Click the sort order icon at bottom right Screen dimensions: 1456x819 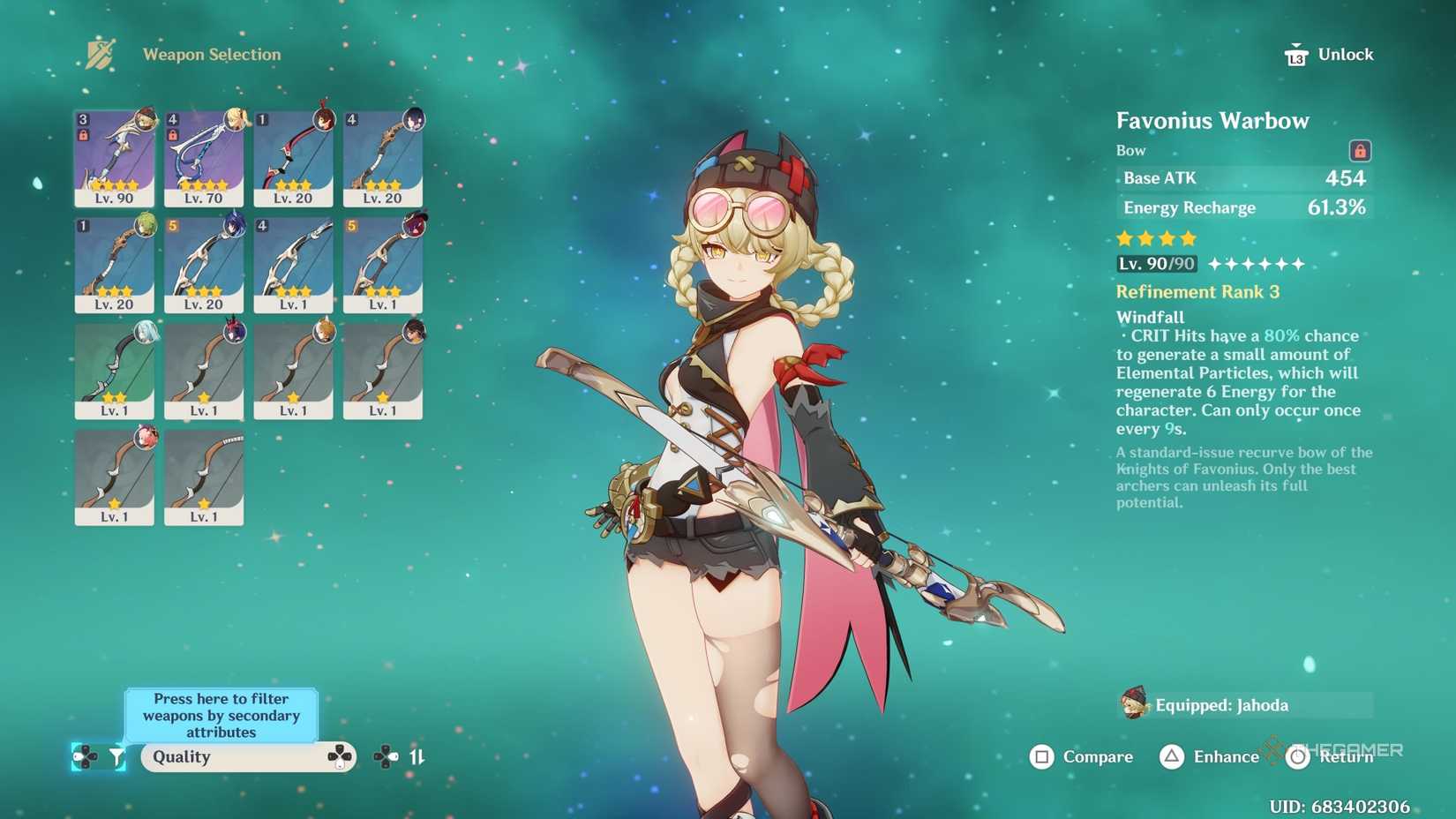pyautogui.click(x=417, y=757)
